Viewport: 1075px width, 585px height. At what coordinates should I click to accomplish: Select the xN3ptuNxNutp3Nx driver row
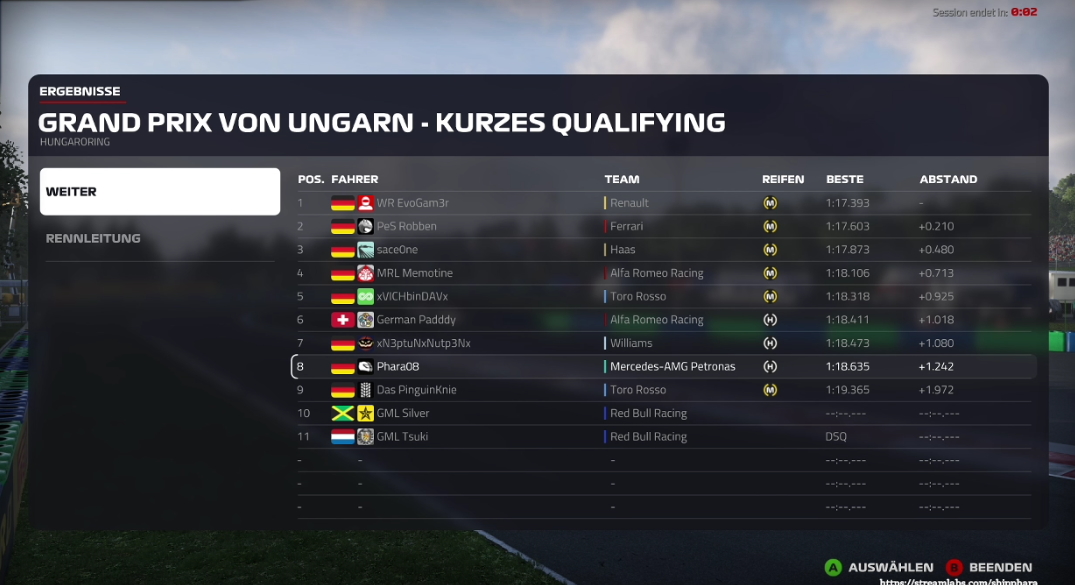[x=423, y=343]
